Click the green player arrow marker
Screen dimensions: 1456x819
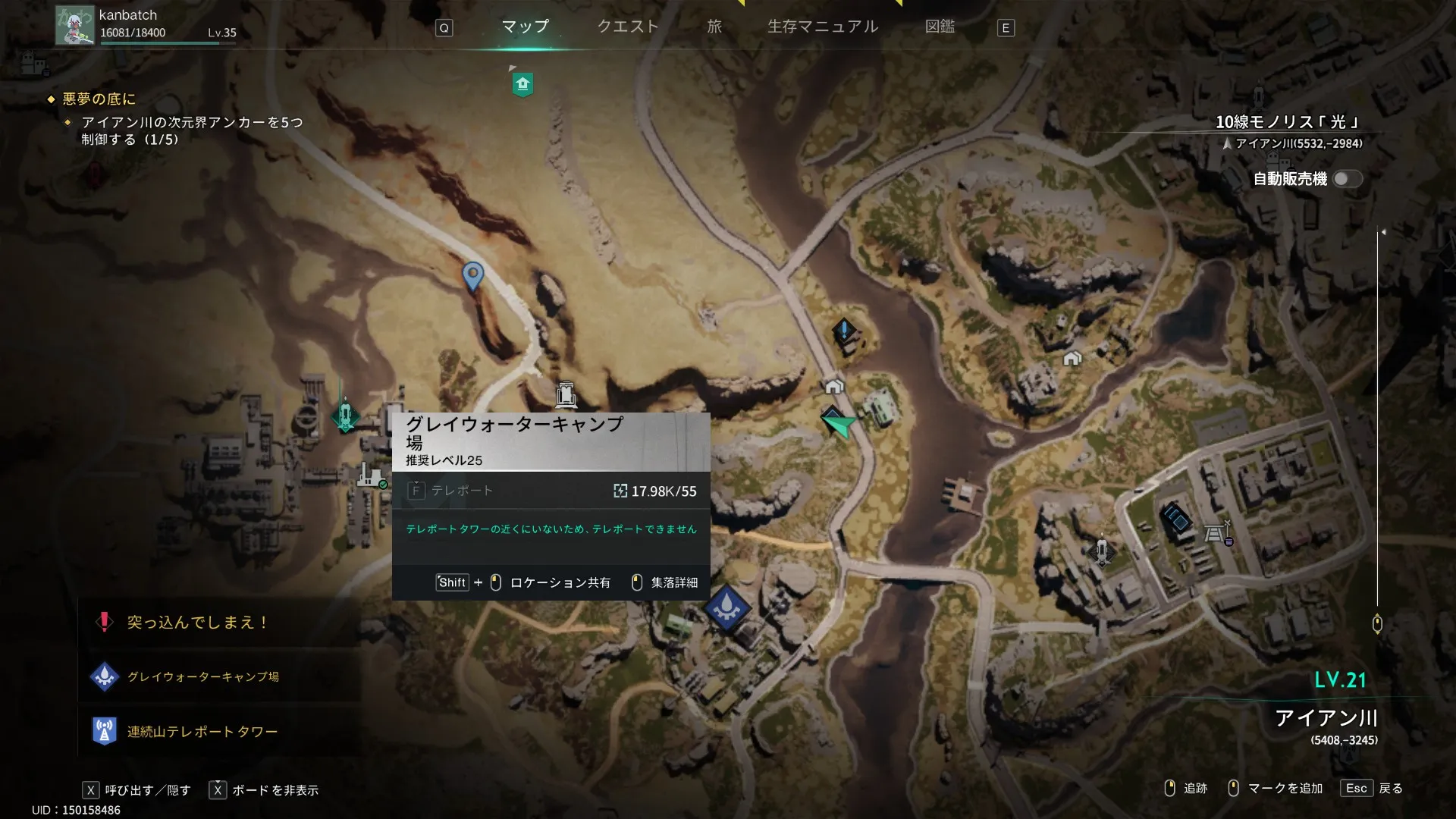tap(837, 423)
